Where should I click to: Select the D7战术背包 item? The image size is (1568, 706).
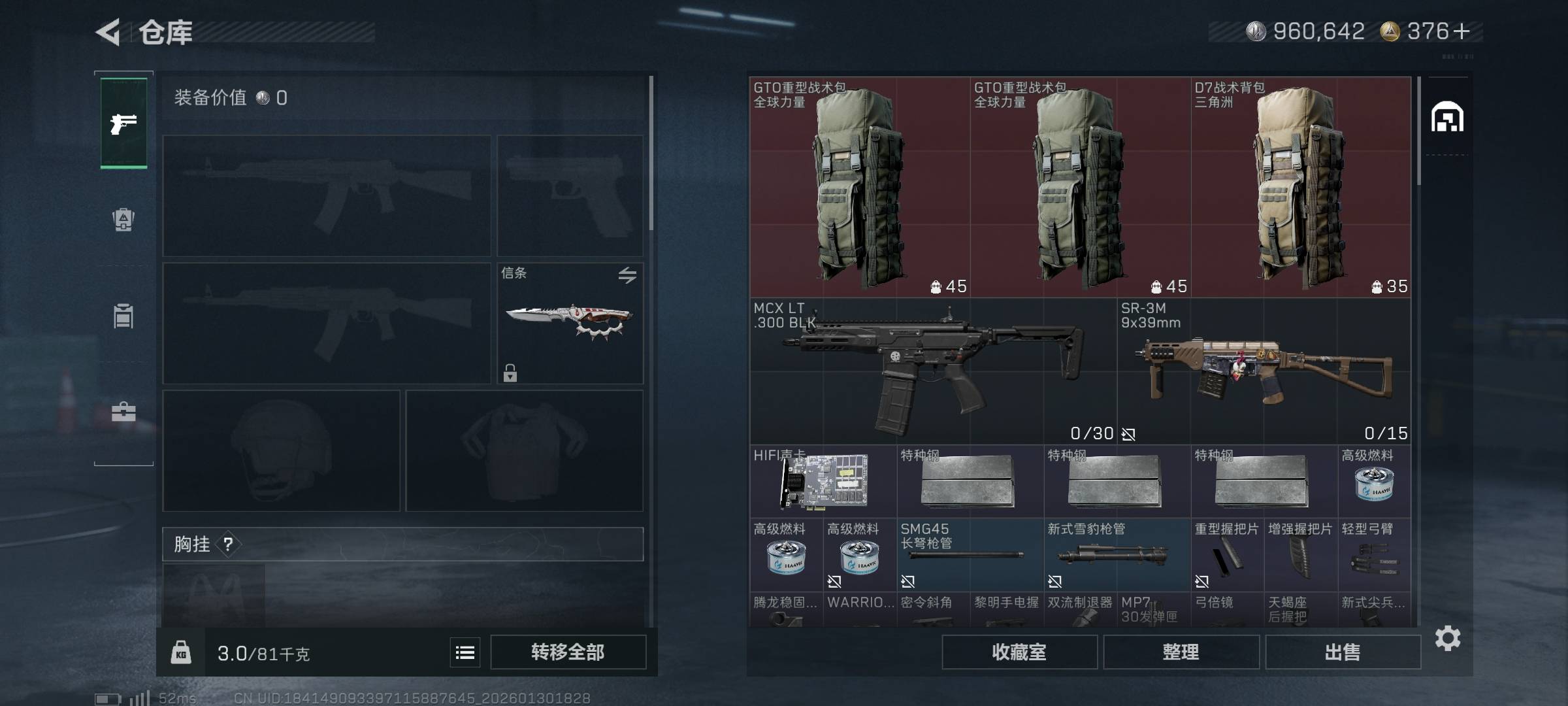[1301, 188]
